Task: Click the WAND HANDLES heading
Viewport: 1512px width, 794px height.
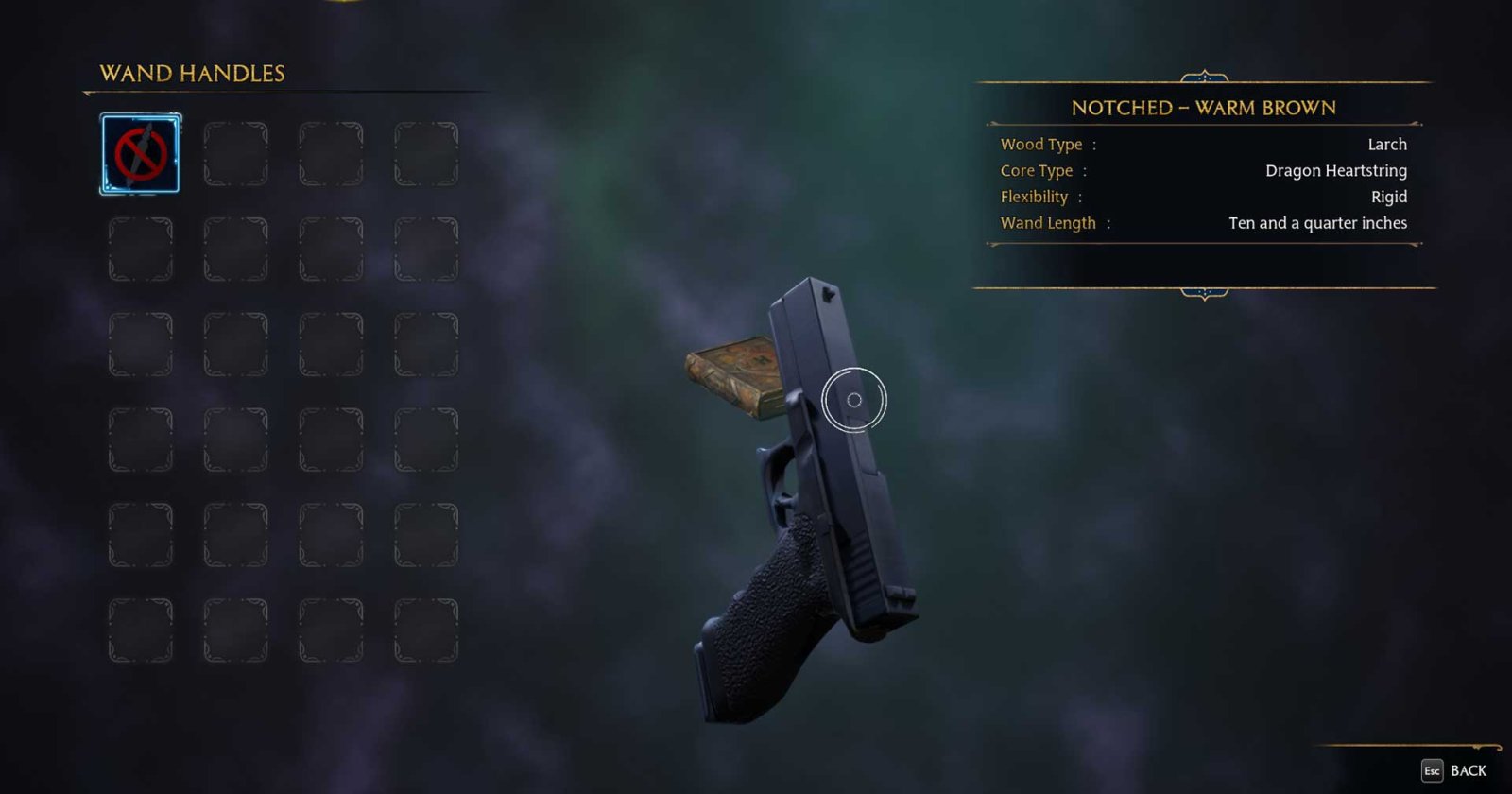Action: [x=192, y=73]
